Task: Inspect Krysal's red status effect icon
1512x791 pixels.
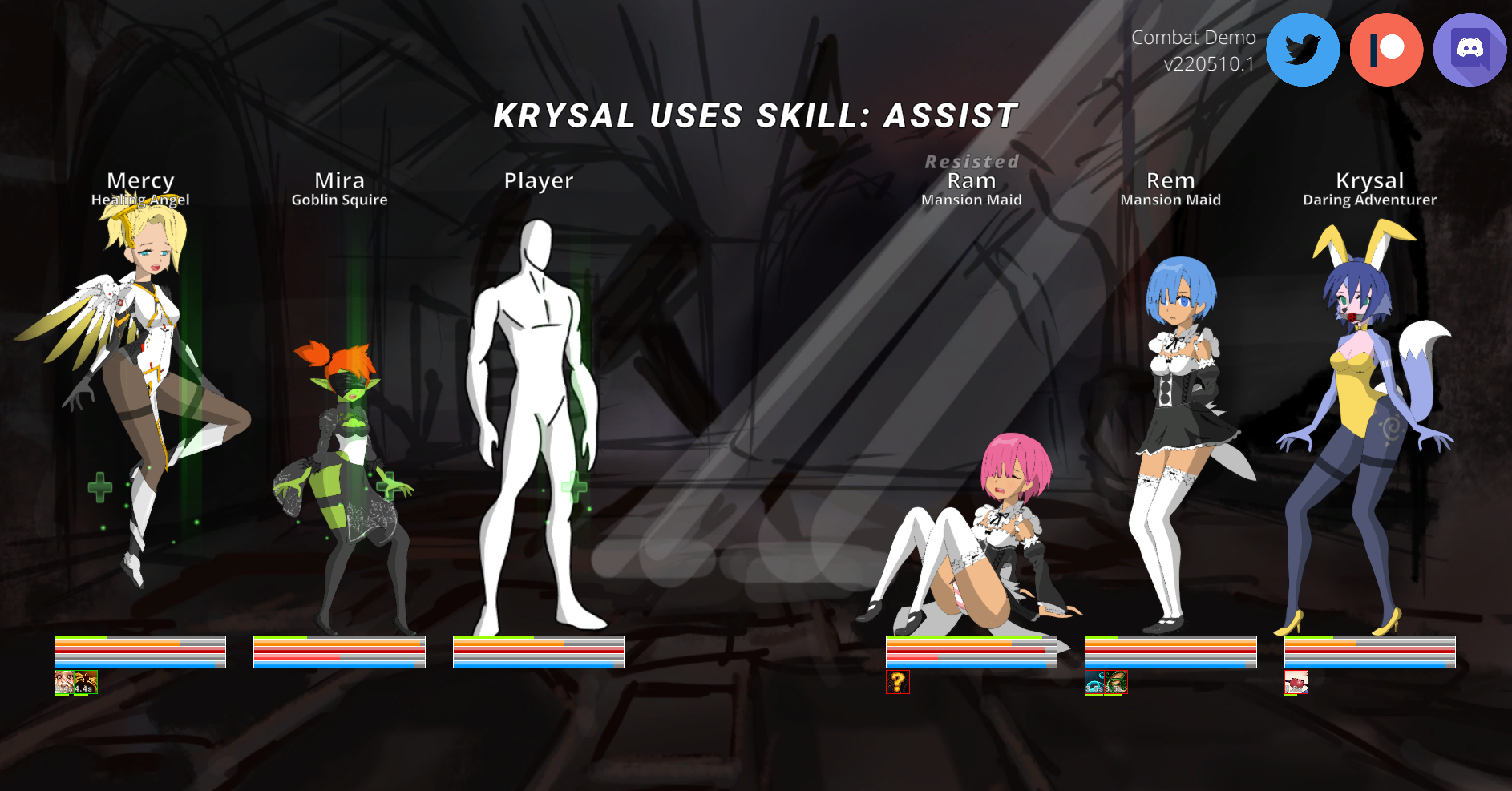Action: [1296, 682]
